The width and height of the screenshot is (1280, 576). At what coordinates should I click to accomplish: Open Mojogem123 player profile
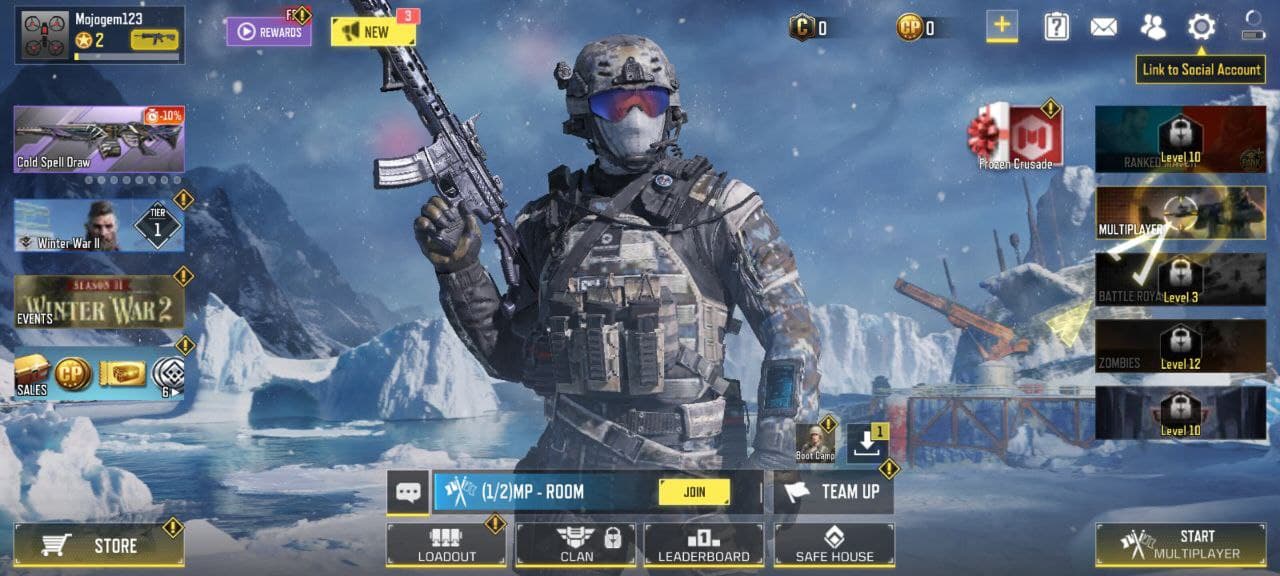coord(99,35)
